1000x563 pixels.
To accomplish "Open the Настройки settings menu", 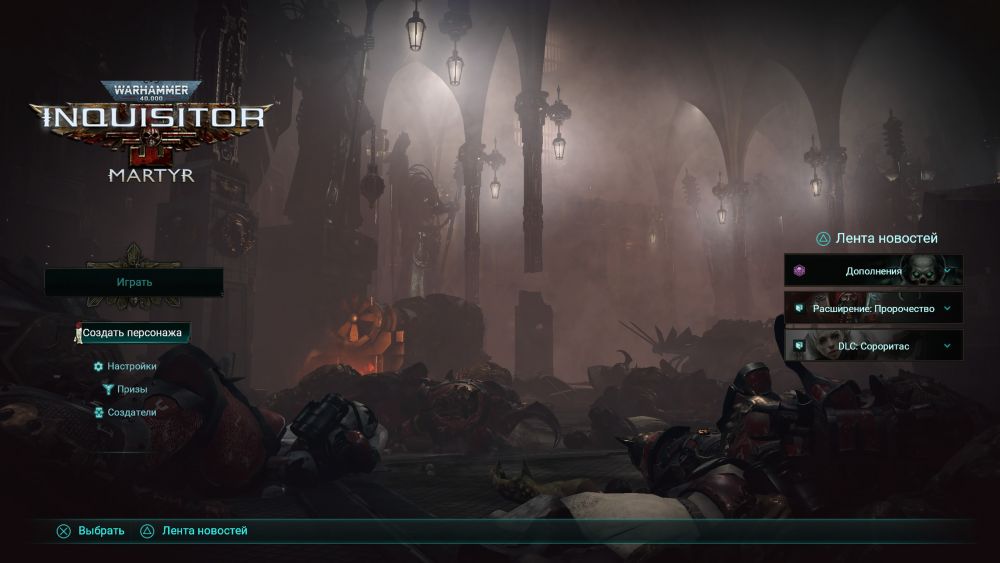I will (x=132, y=366).
